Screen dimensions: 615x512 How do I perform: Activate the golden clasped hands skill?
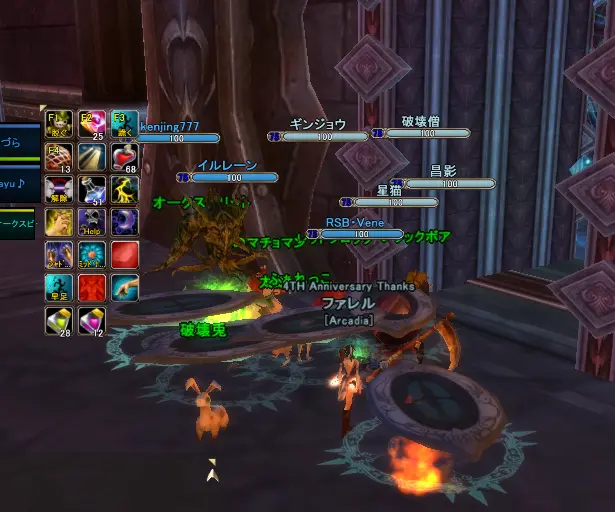point(58,222)
